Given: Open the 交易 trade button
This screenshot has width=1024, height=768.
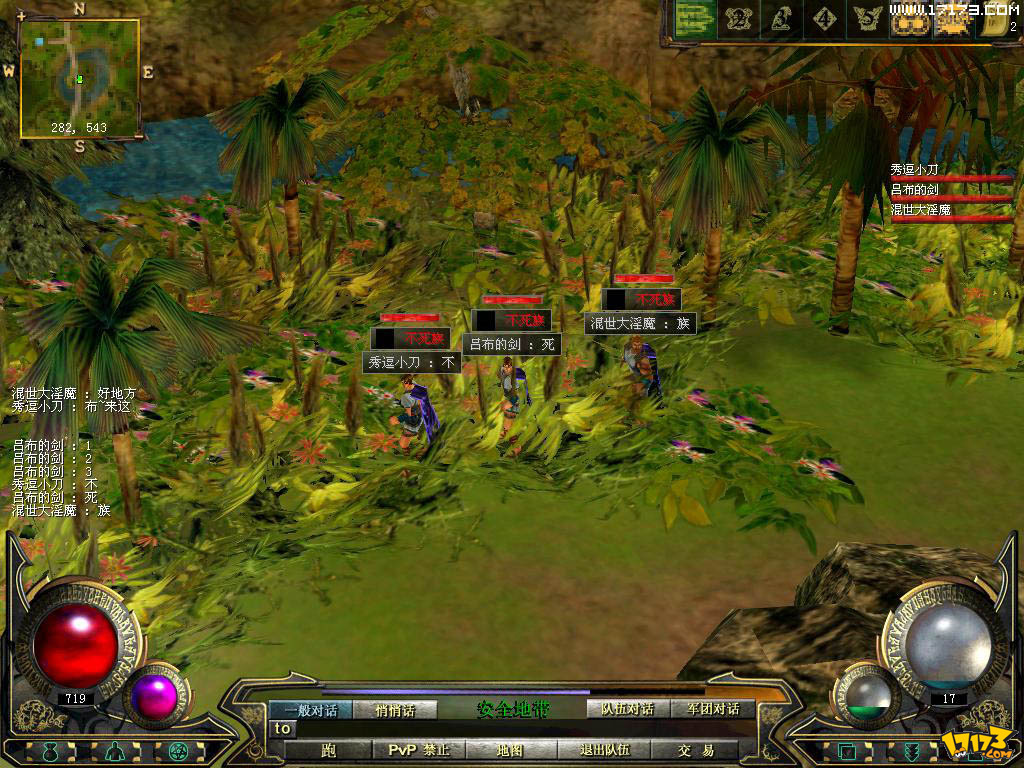Looking at the screenshot, I should [x=695, y=750].
